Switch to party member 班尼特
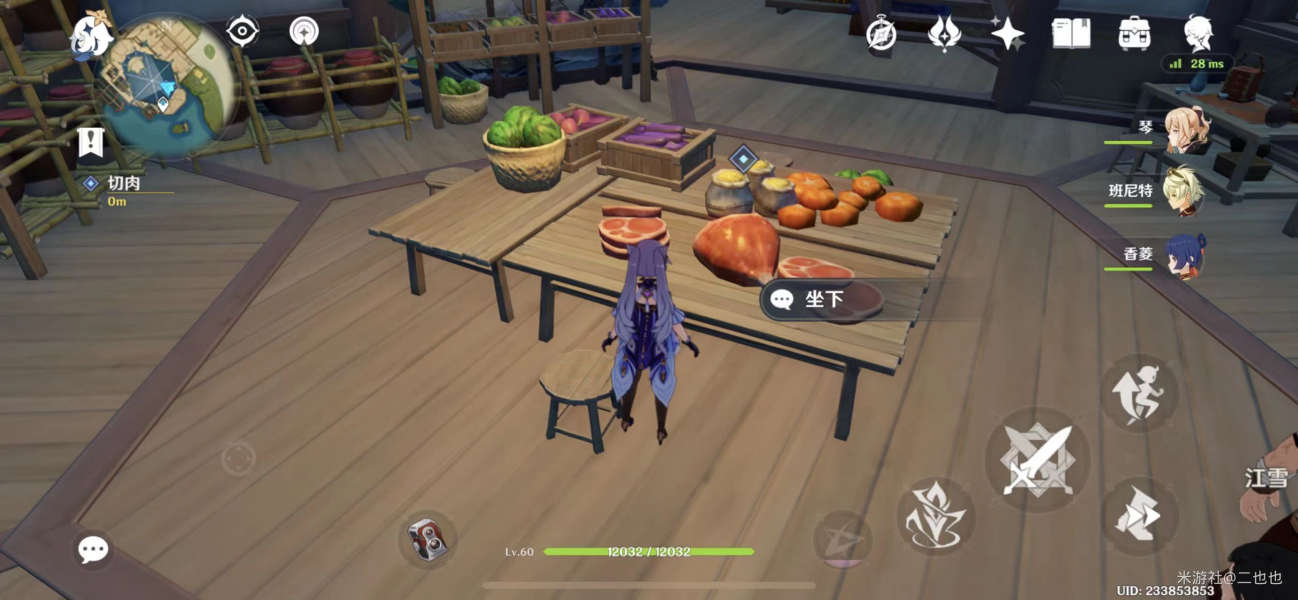This screenshot has width=1298, height=600. [x=1184, y=191]
